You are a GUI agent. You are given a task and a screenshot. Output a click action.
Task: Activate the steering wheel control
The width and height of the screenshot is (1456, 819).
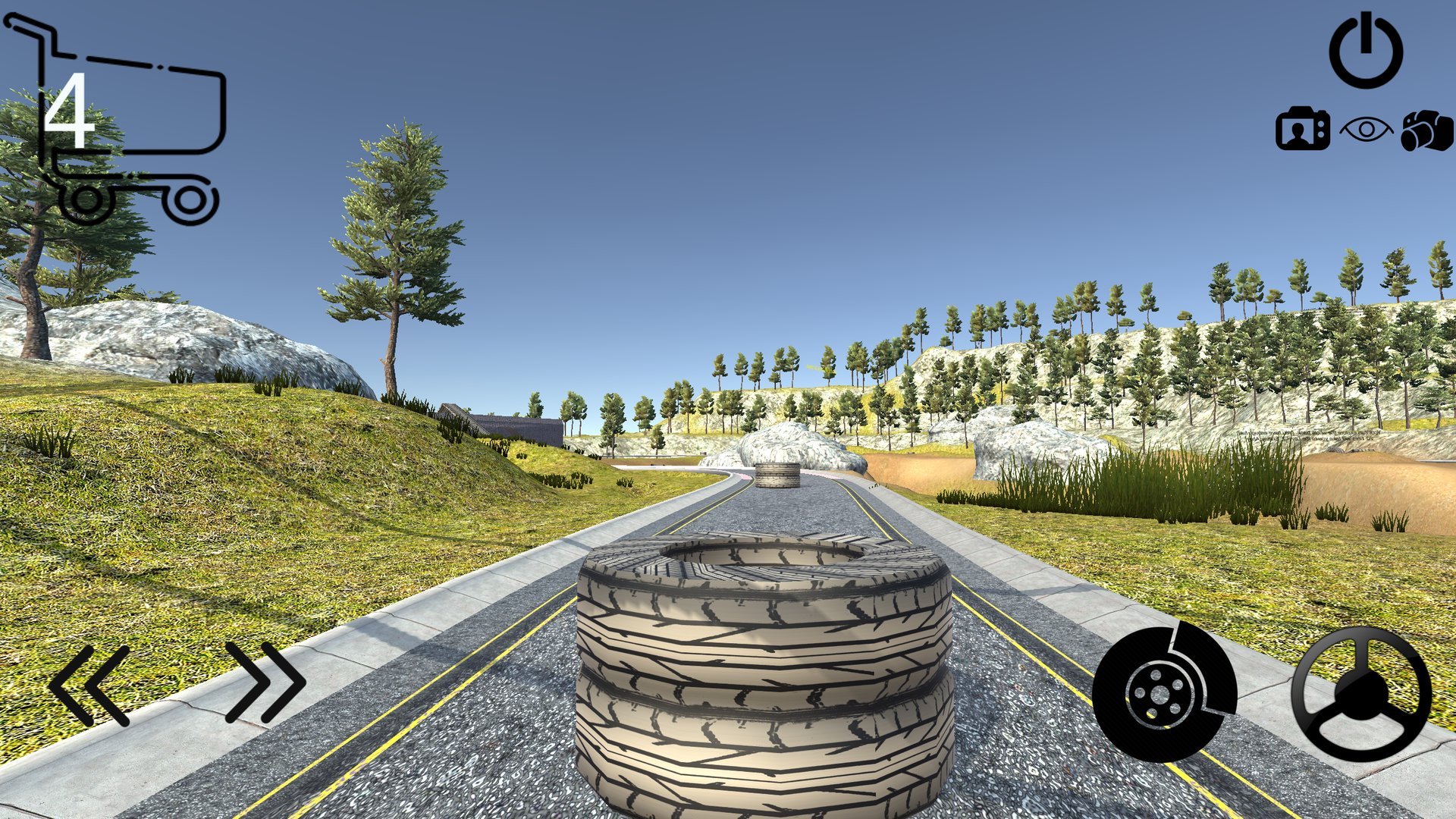(1361, 694)
